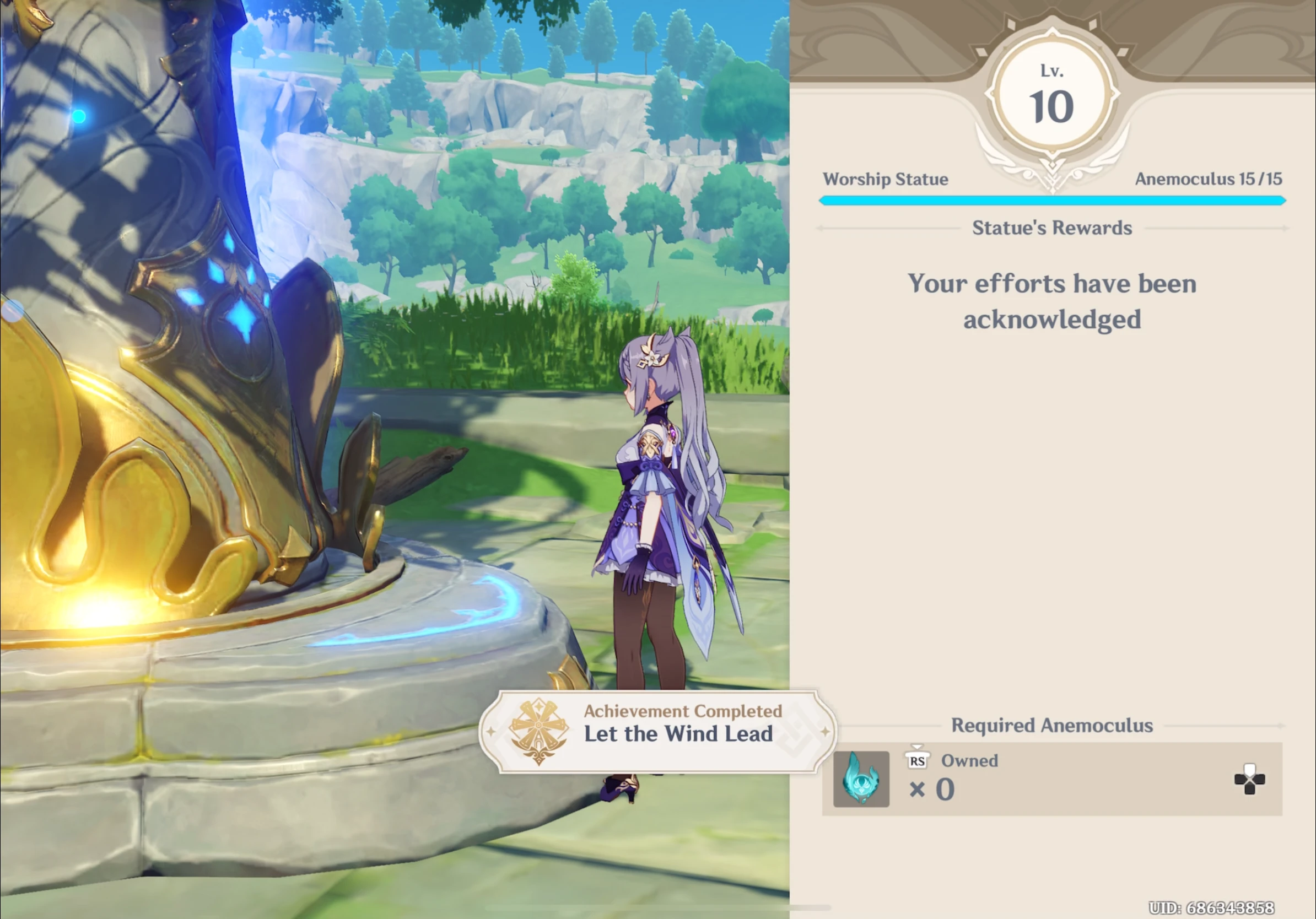Viewport: 1316px width, 919px height.
Task: Click the D-pad navigation icon
Action: tap(1251, 779)
